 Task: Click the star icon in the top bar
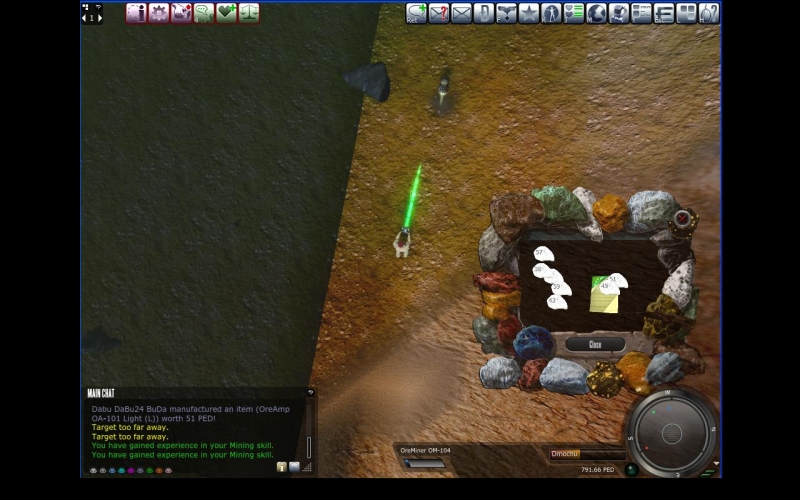pos(529,13)
